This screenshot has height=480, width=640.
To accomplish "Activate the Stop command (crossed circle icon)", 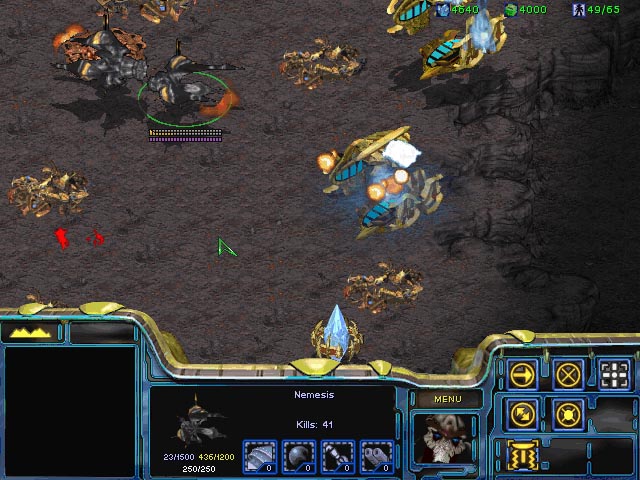I will pyautogui.click(x=569, y=374).
